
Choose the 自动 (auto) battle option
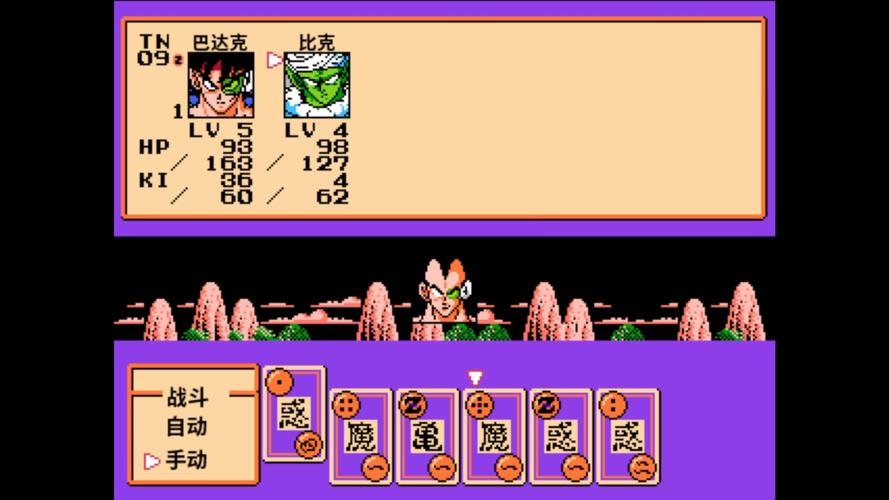186,428
